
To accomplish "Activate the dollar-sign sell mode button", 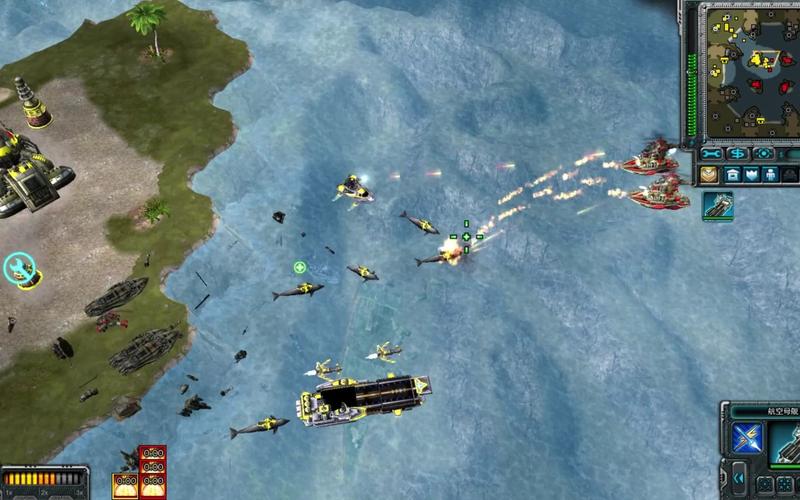I will click(x=738, y=154).
